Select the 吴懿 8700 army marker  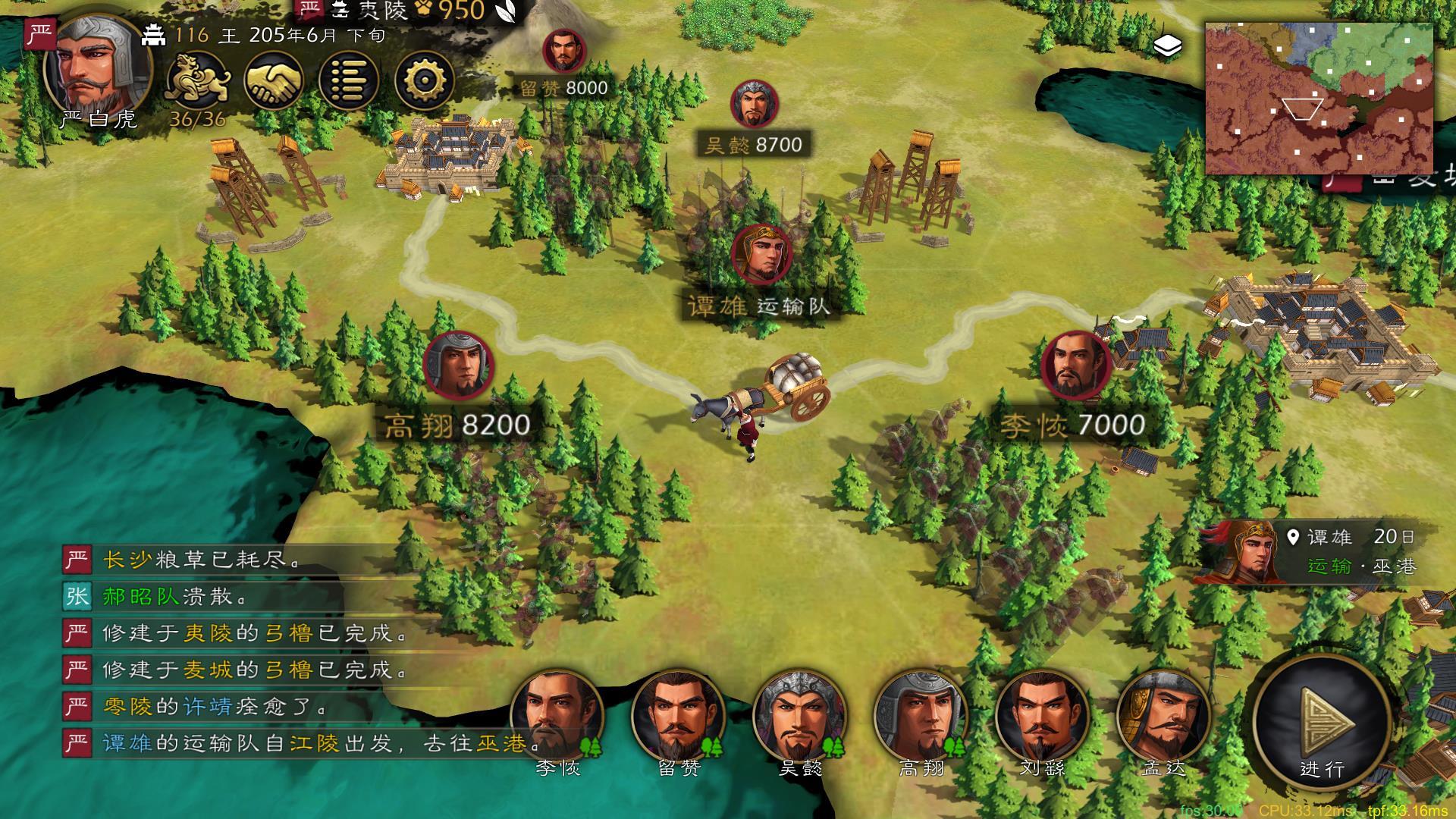[752, 105]
